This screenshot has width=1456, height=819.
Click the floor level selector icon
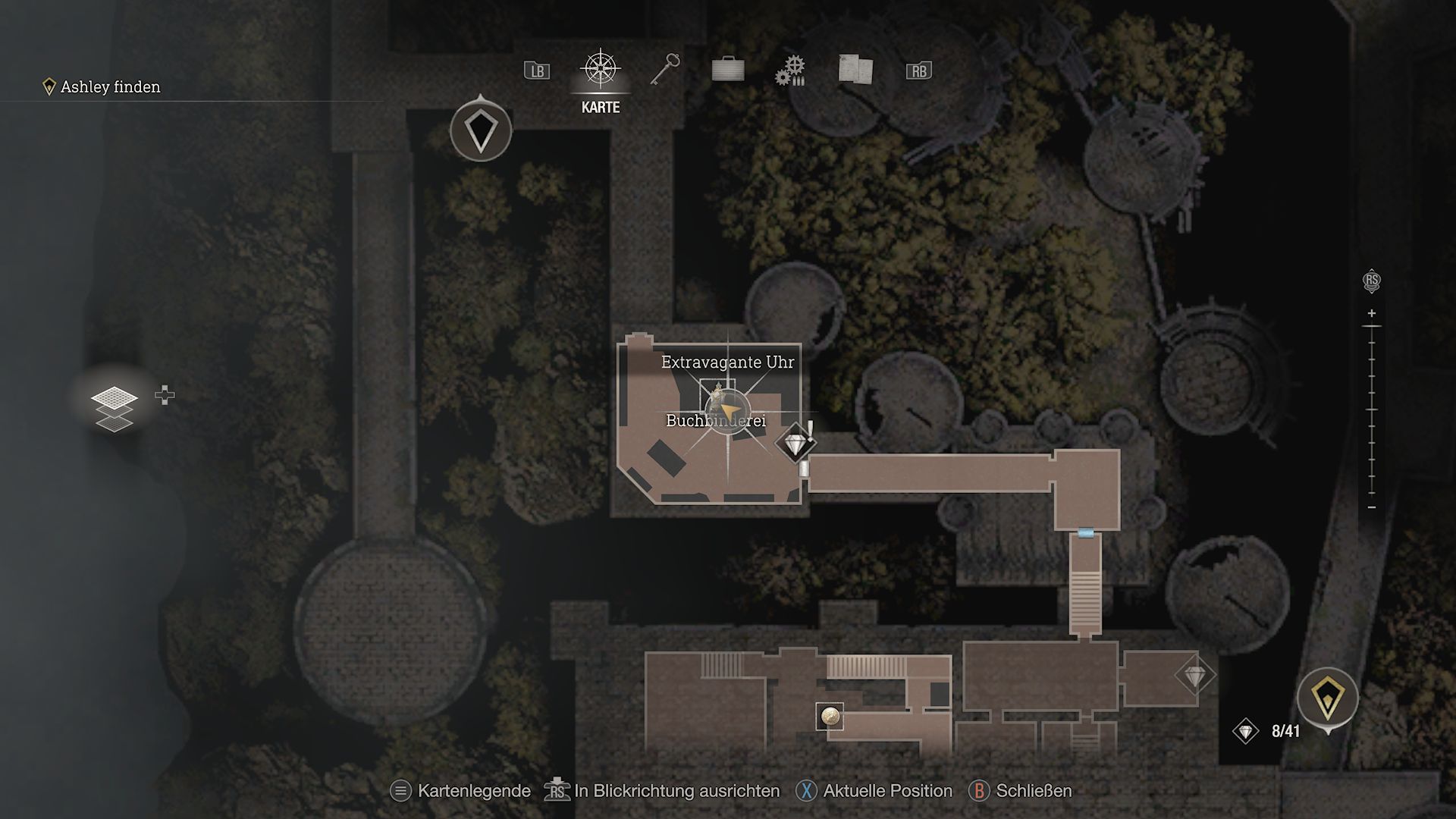pyautogui.click(x=115, y=408)
